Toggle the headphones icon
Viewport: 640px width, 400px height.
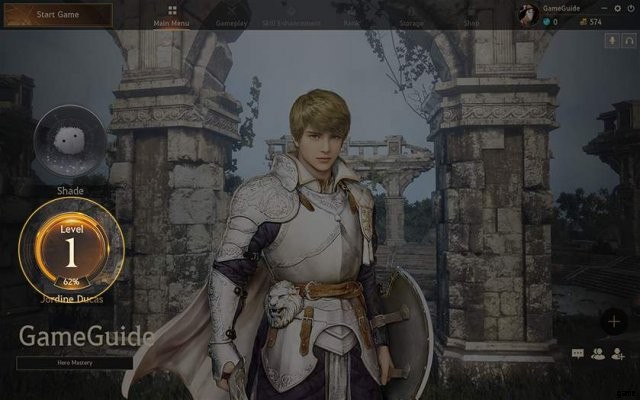628,41
